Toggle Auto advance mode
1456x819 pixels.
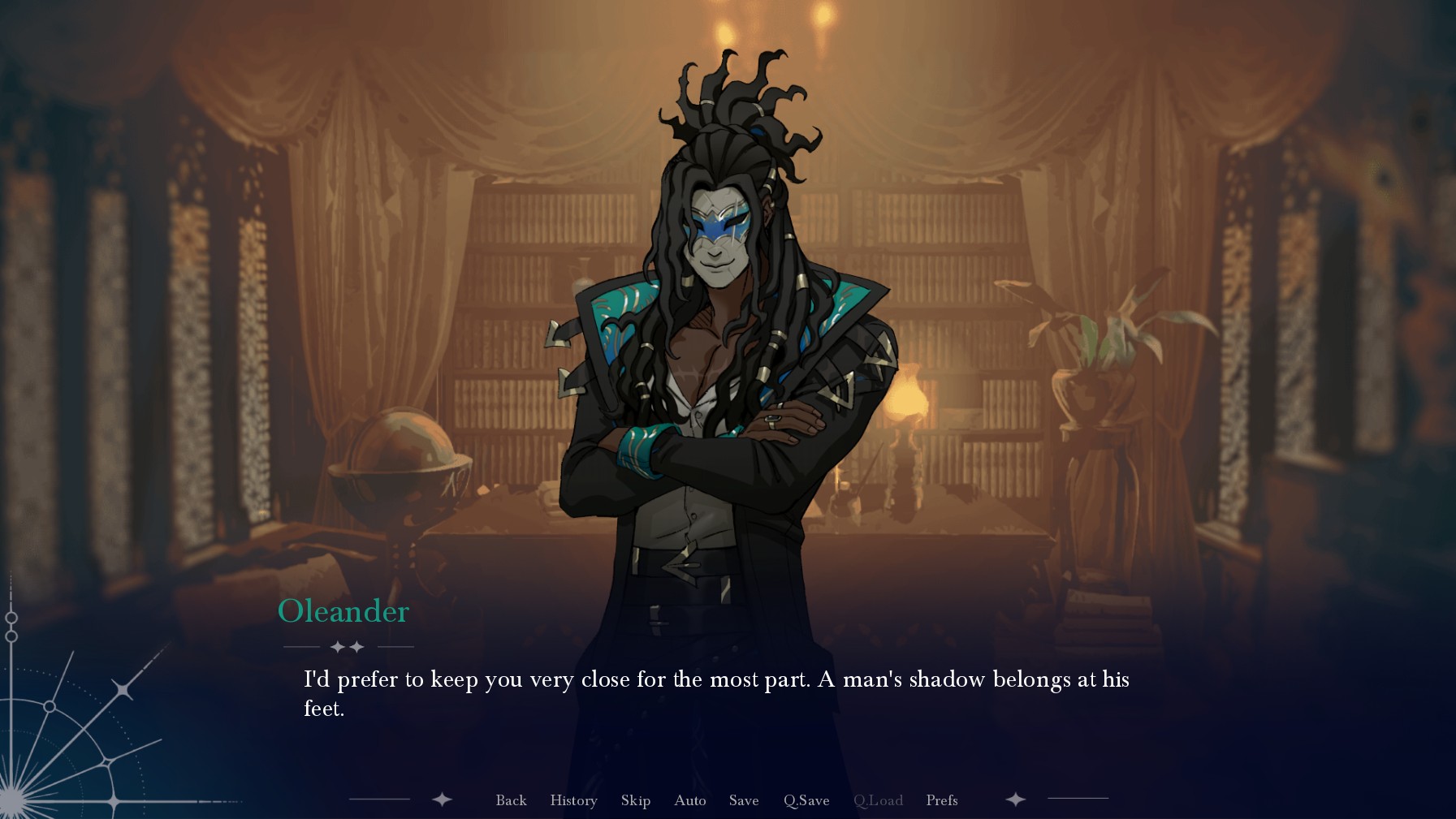click(689, 800)
